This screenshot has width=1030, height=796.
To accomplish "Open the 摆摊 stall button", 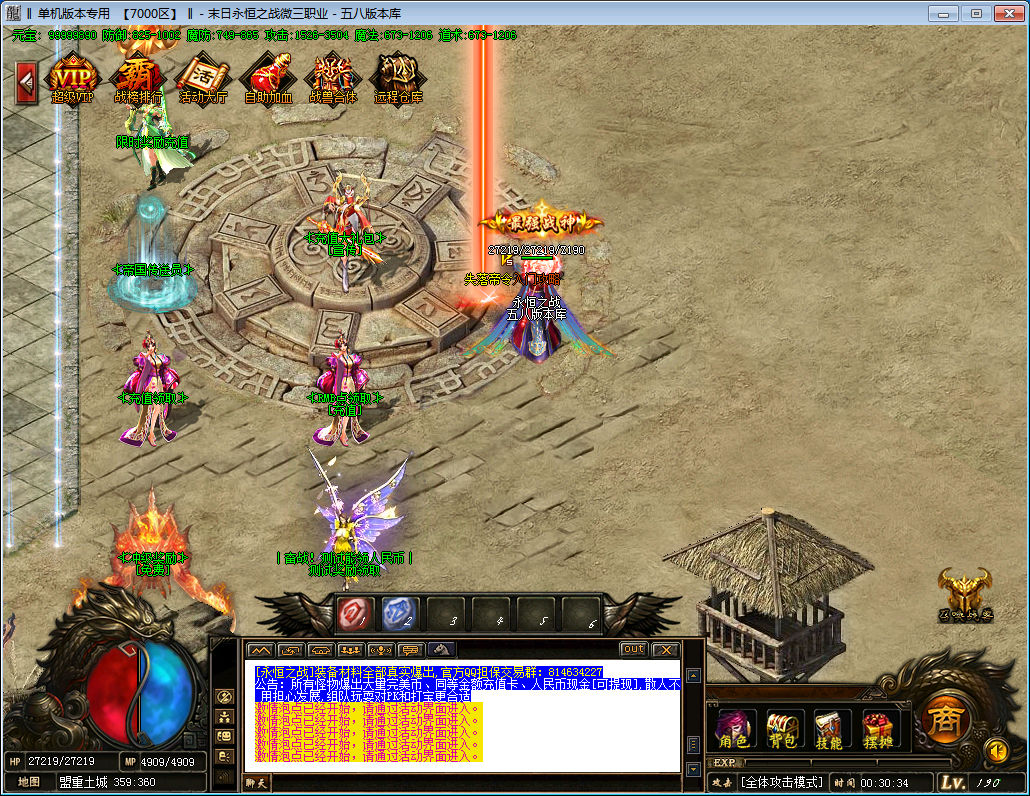I will 877,727.
